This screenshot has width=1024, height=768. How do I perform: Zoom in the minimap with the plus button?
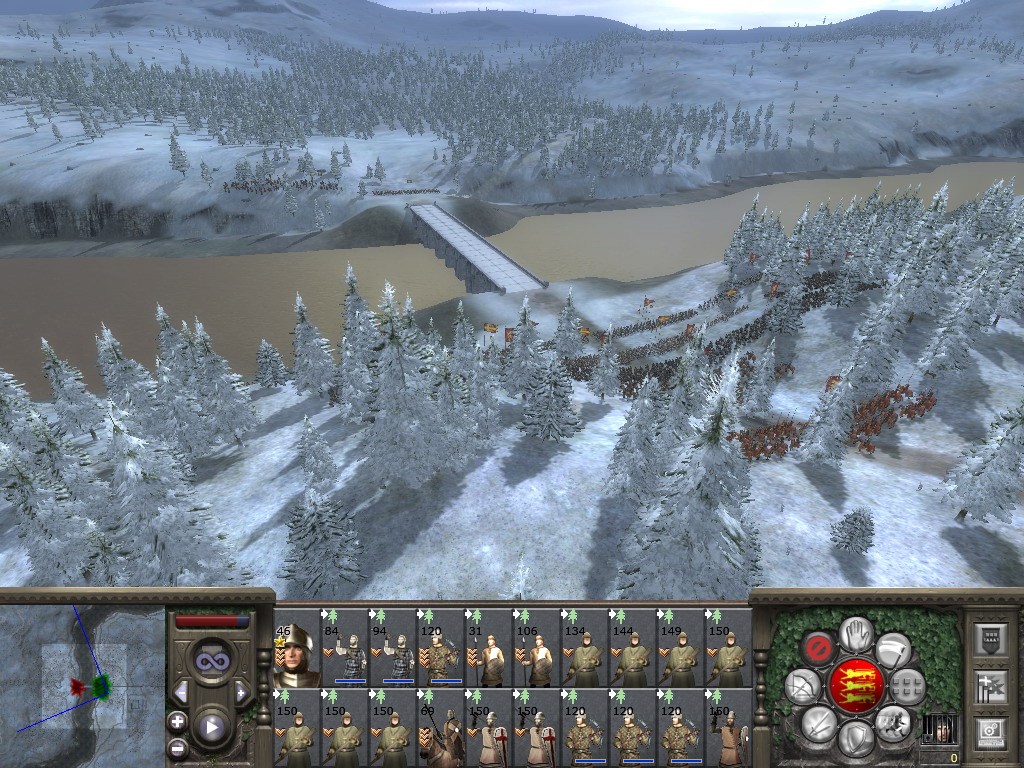click(x=177, y=720)
